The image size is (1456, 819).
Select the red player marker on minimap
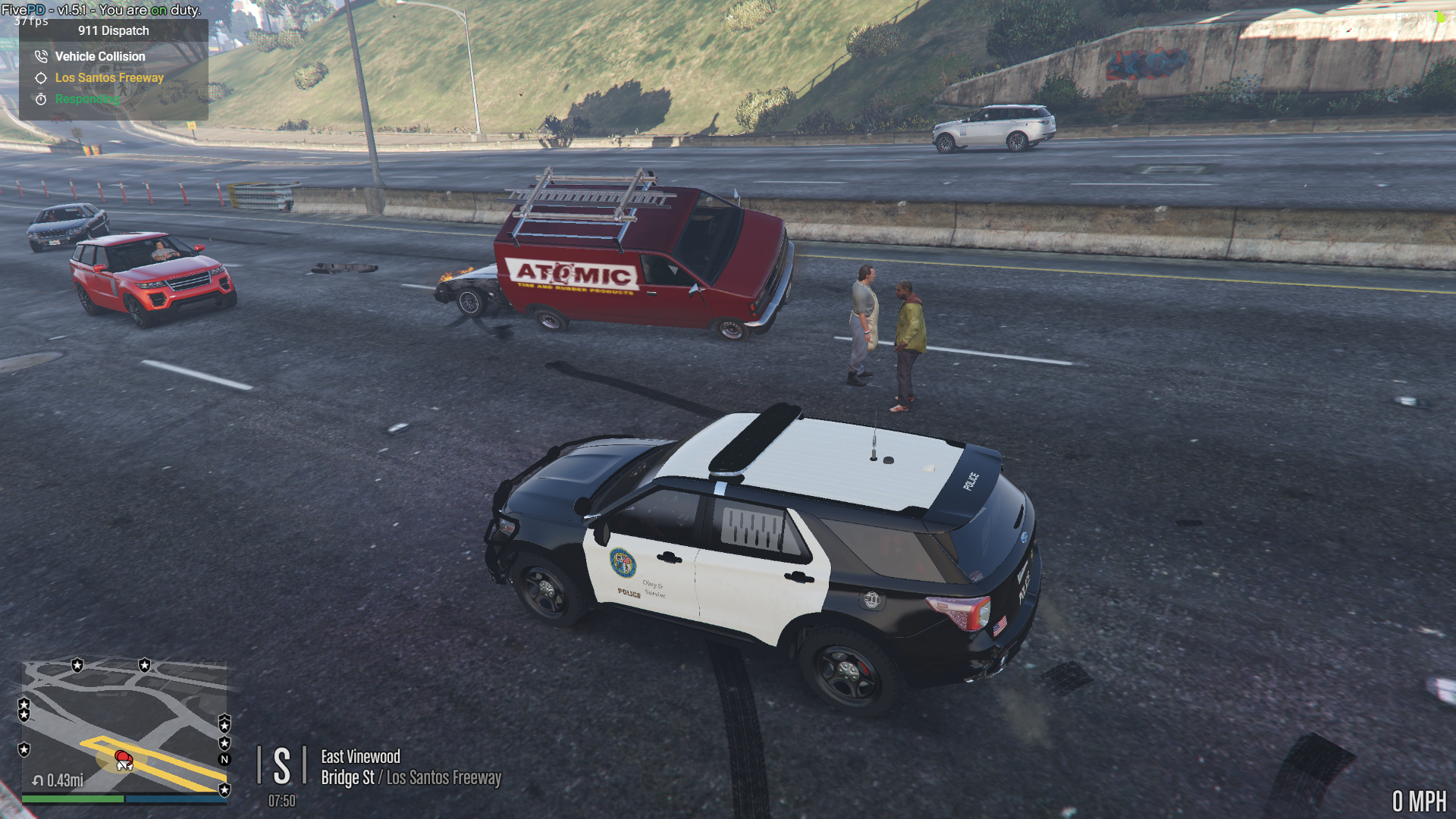[123, 758]
